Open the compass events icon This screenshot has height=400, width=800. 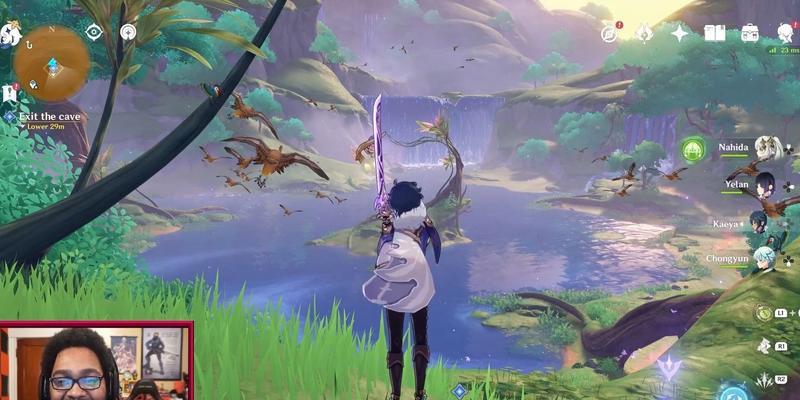tap(609, 33)
